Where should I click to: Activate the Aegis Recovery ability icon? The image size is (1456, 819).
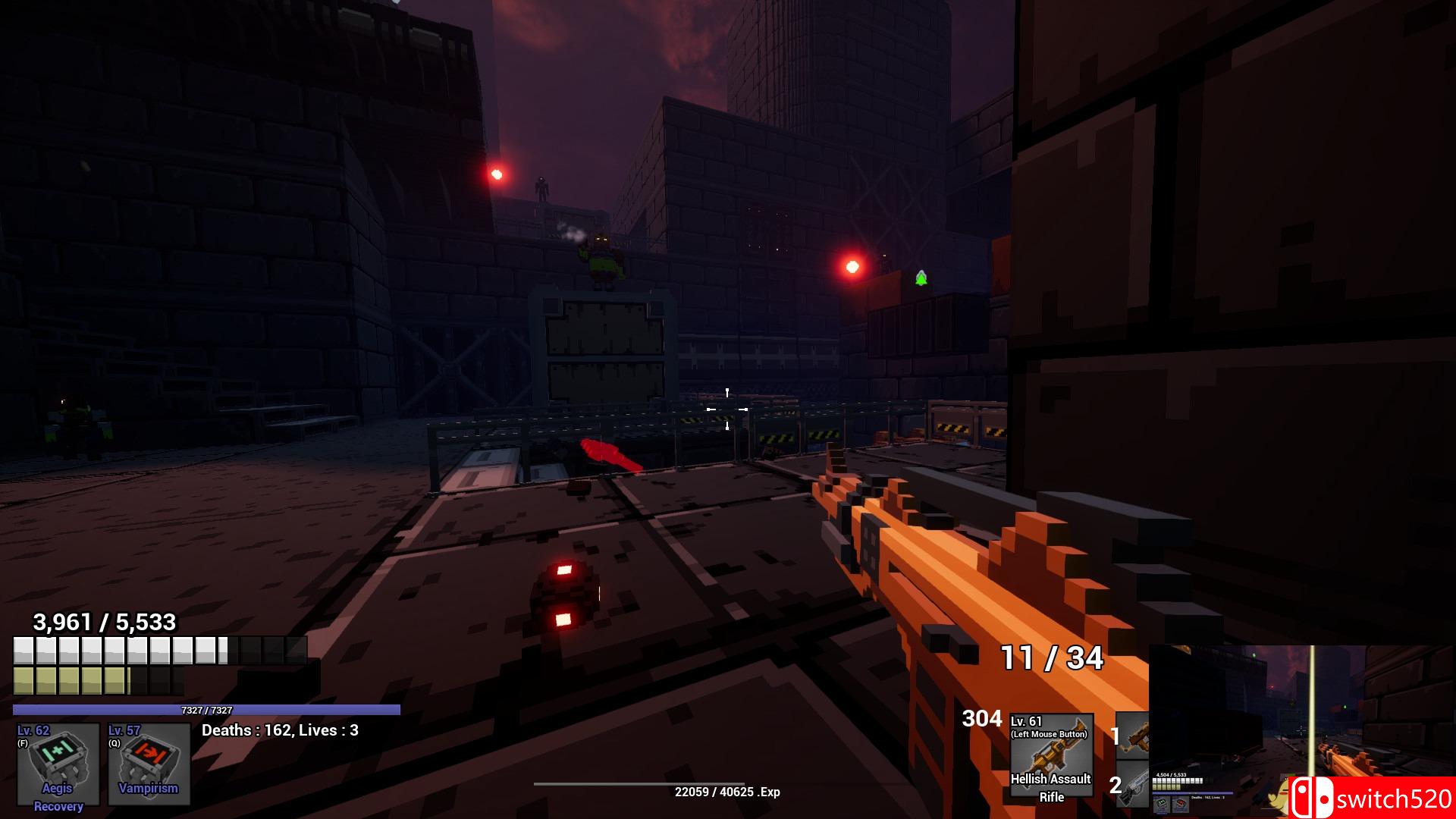(58, 764)
